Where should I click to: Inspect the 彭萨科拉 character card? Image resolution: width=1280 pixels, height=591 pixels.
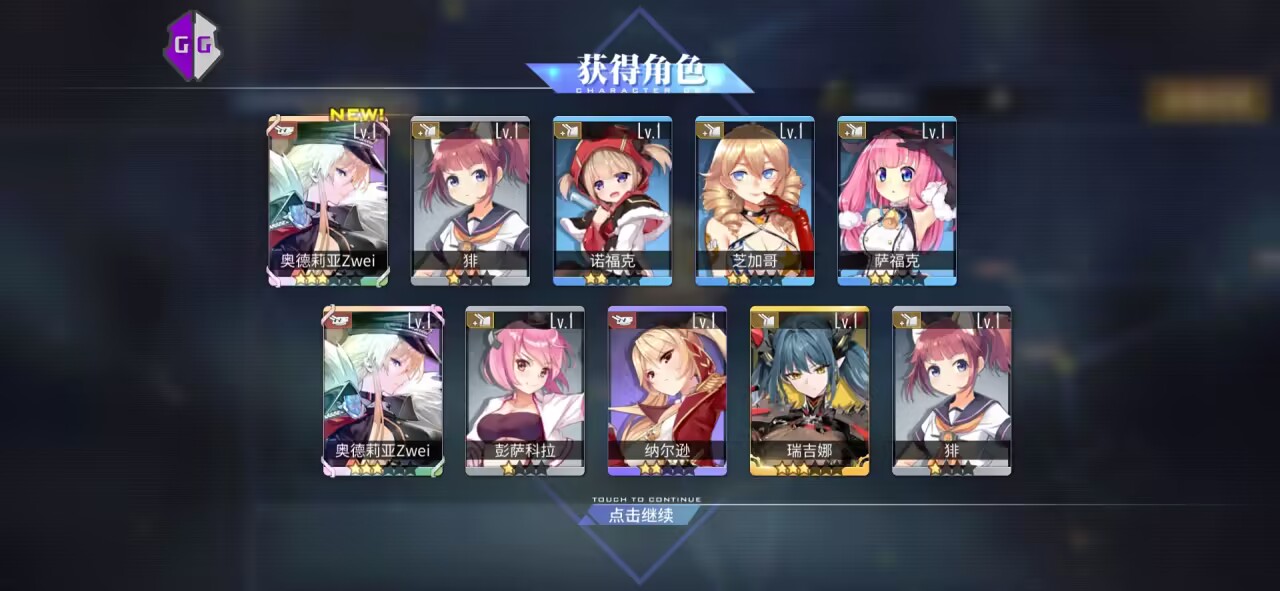click(525, 390)
